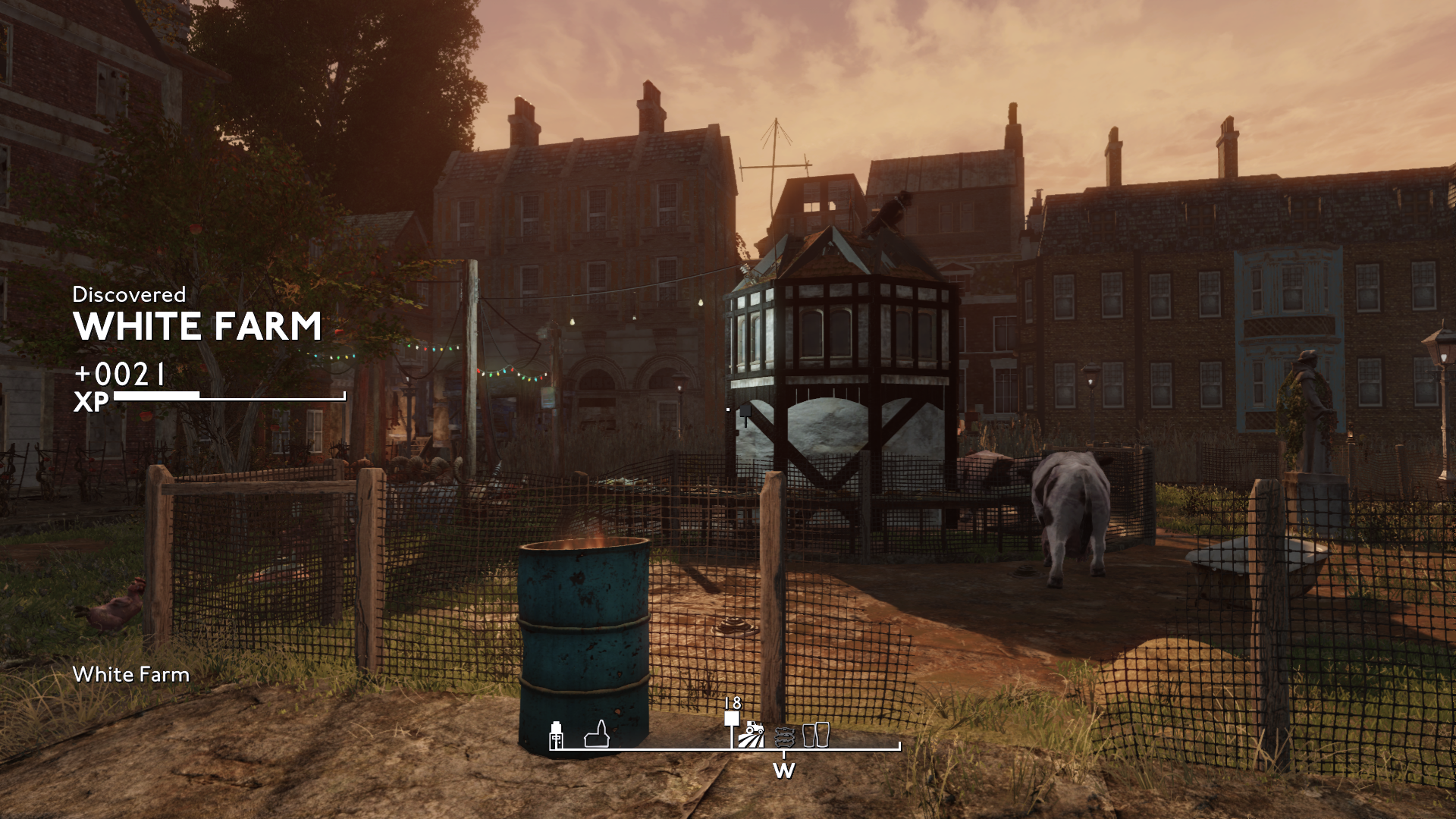Click the square waypoint flag marker
The height and width of the screenshot is (819, 1456).
coord(731,719)
